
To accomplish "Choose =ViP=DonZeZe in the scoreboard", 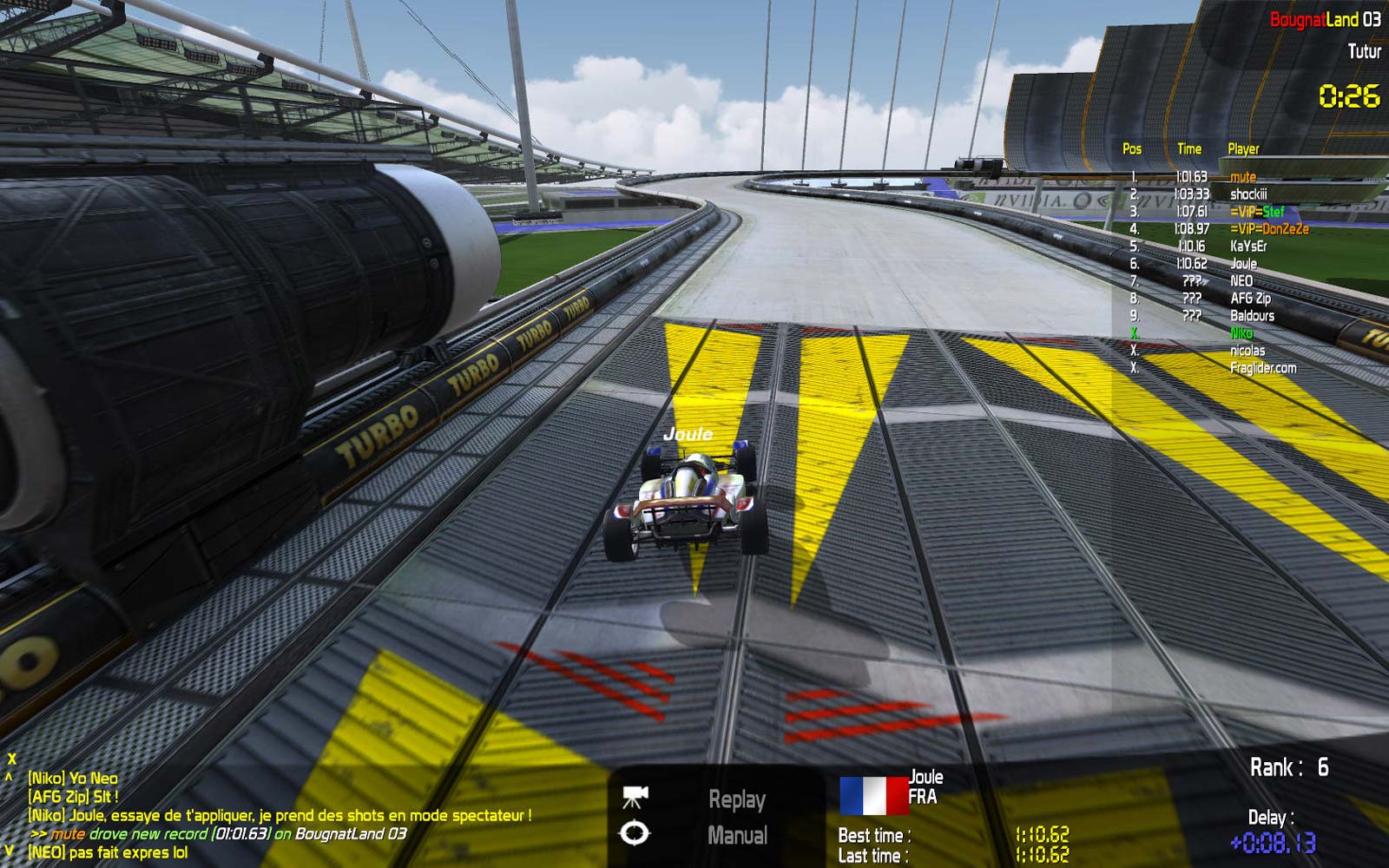I will [x=1268, y=229].
